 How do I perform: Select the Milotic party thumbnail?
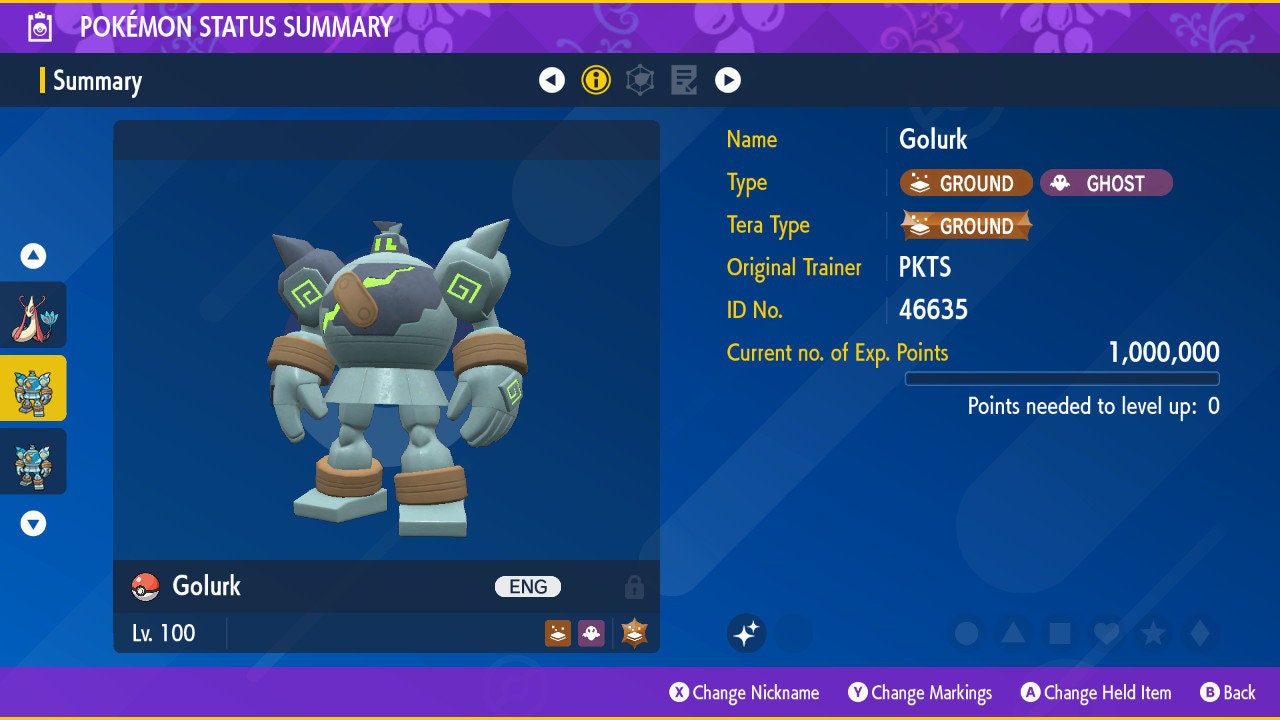[x=34, y=314]
